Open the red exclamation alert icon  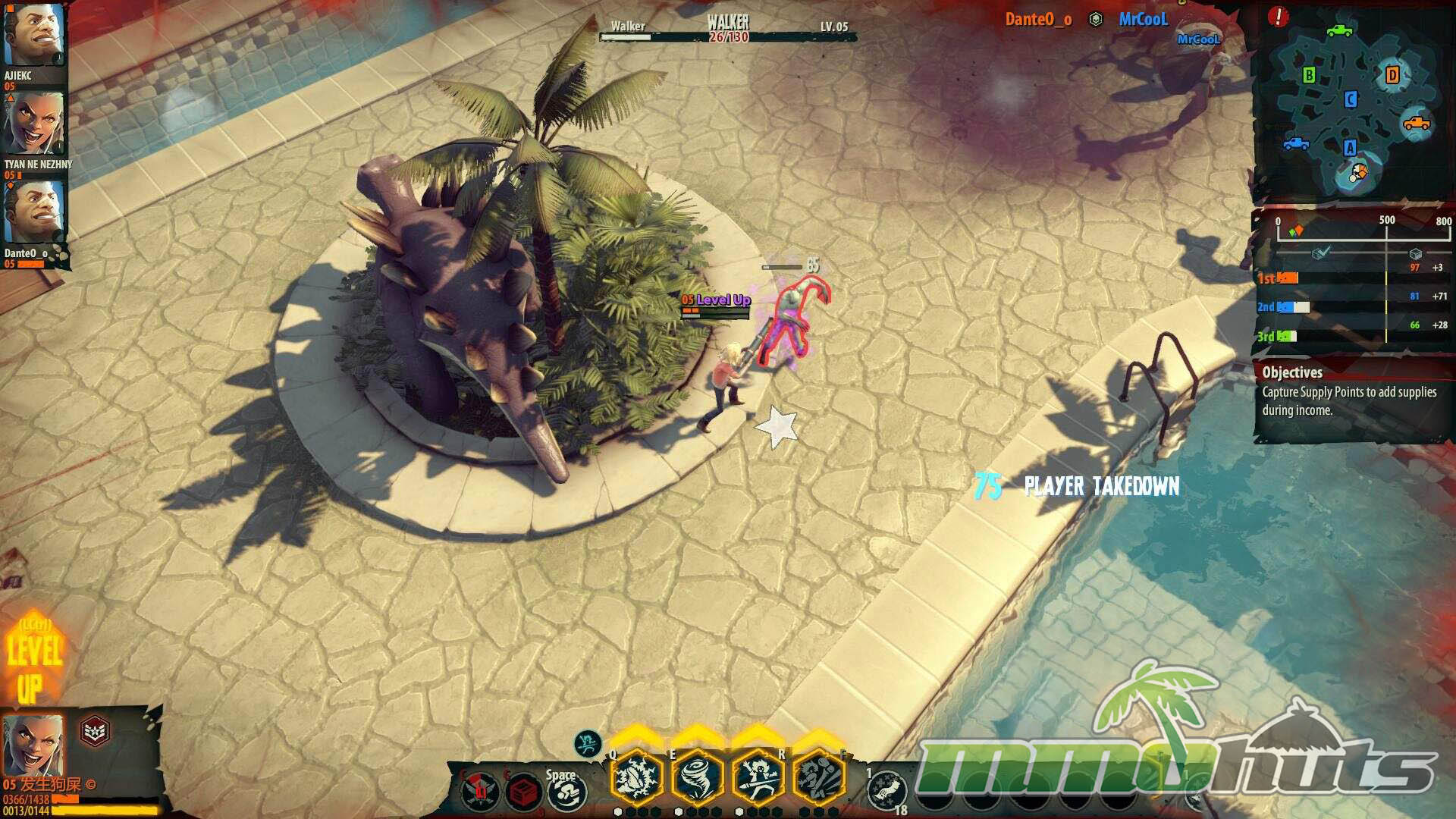pyautogui.click(x=1278, y=17)
